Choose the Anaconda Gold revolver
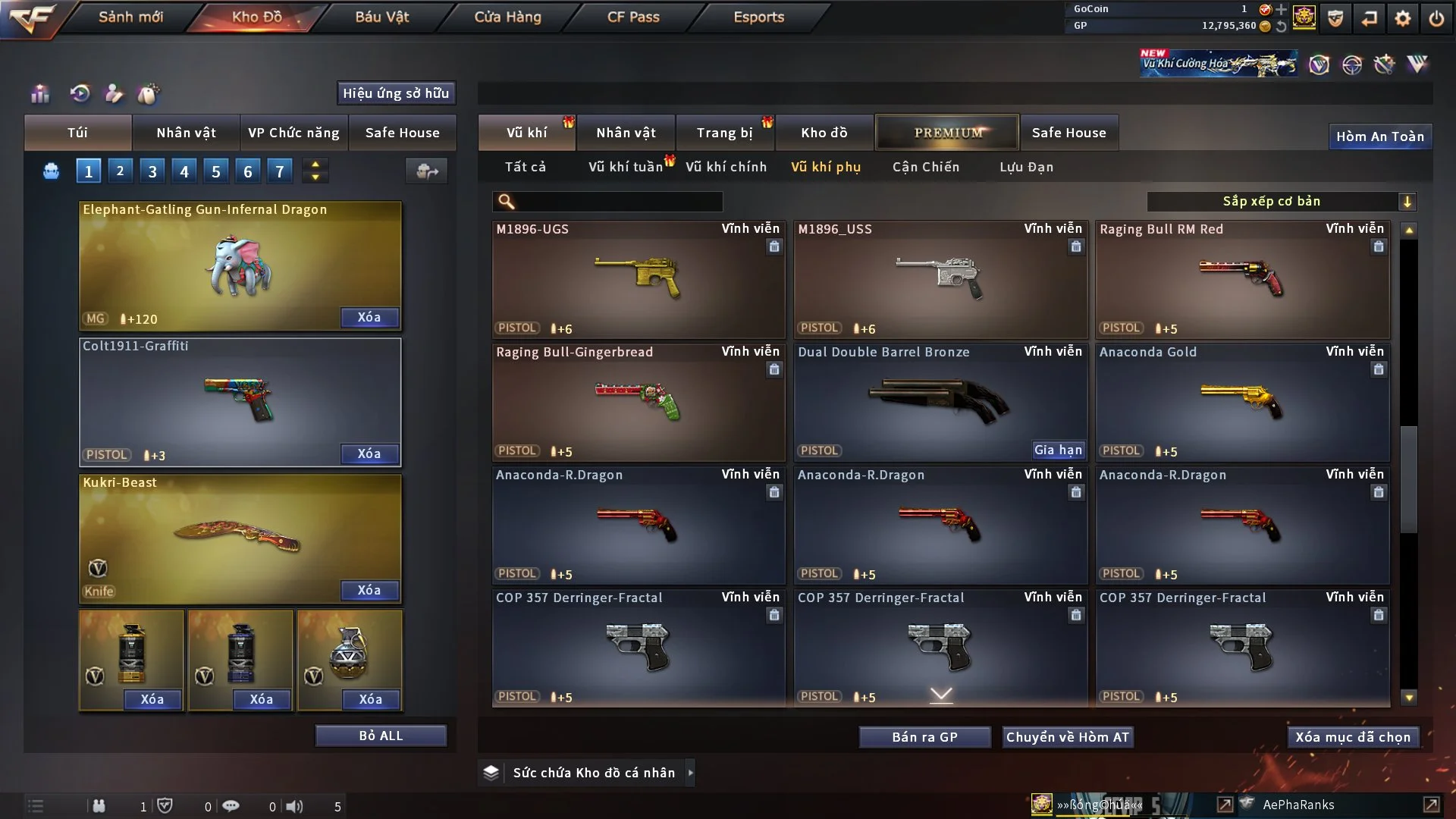The width and height of the screenshot is (1456, 819). click(x=1242, y=402)
